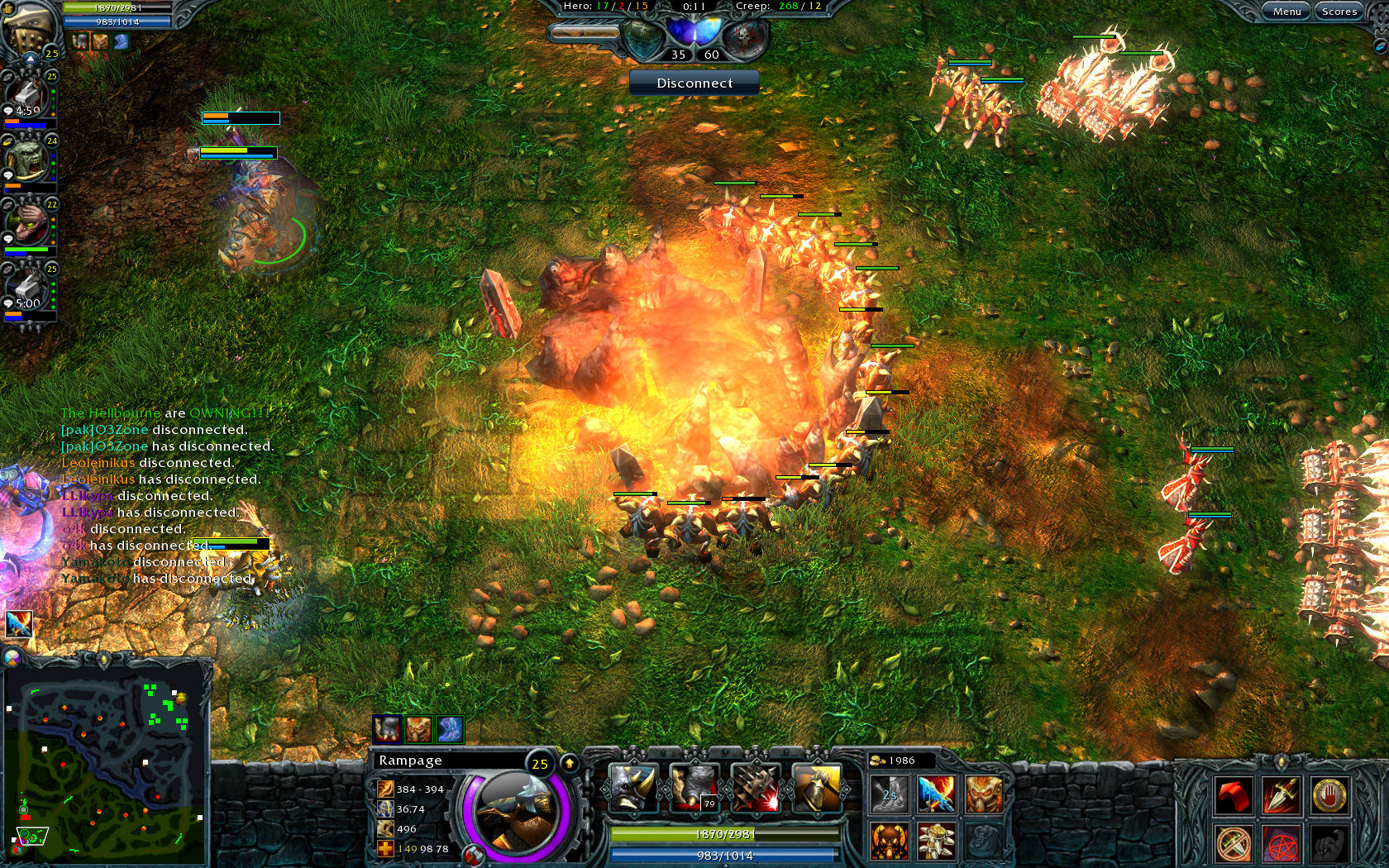Select the rhino hoof stomp ability
Image resolution: width=1389 pixels, height=868 pixels.
(694, 786)
